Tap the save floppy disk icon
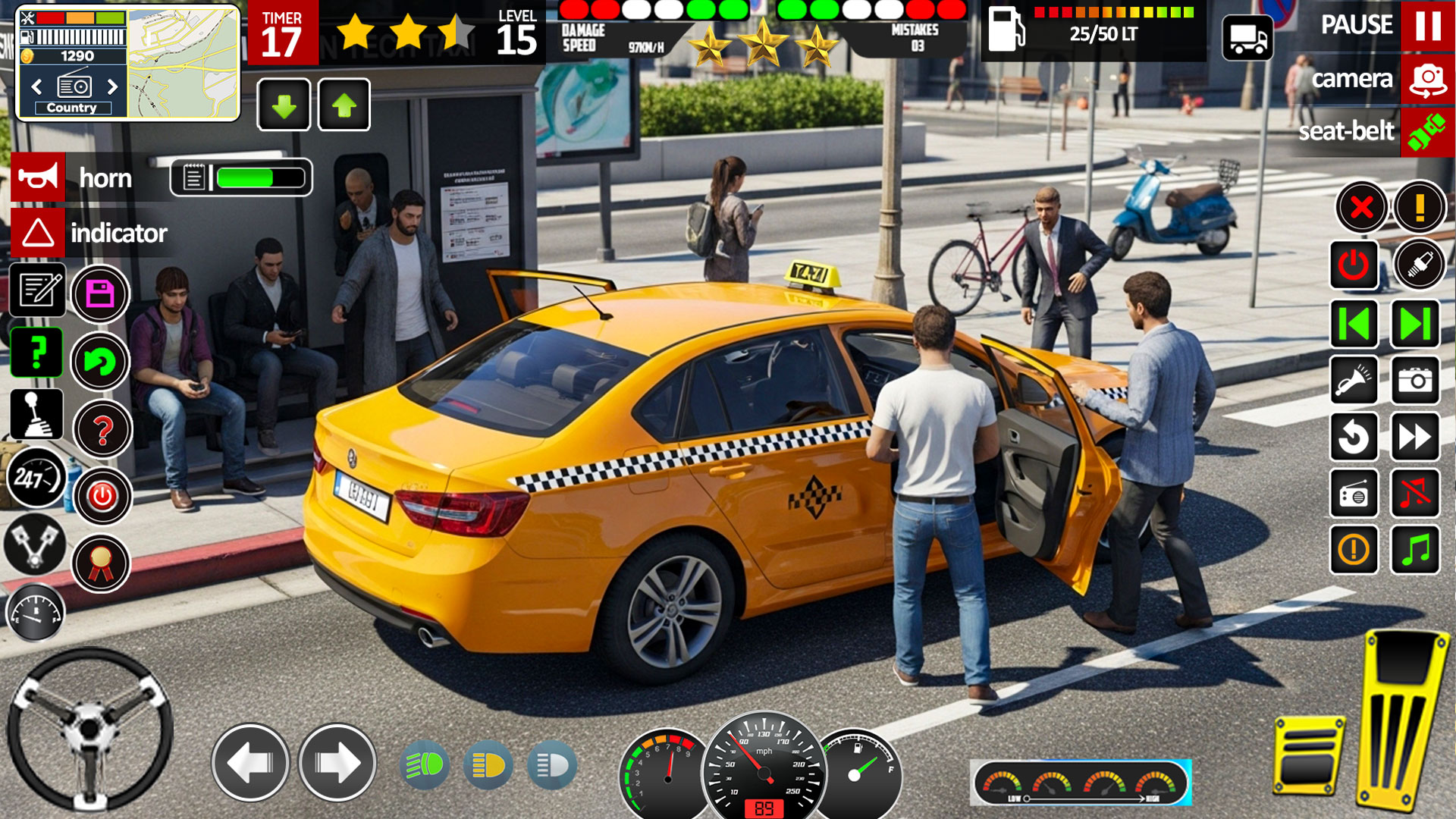The image size is (1456, 819). 99,293
